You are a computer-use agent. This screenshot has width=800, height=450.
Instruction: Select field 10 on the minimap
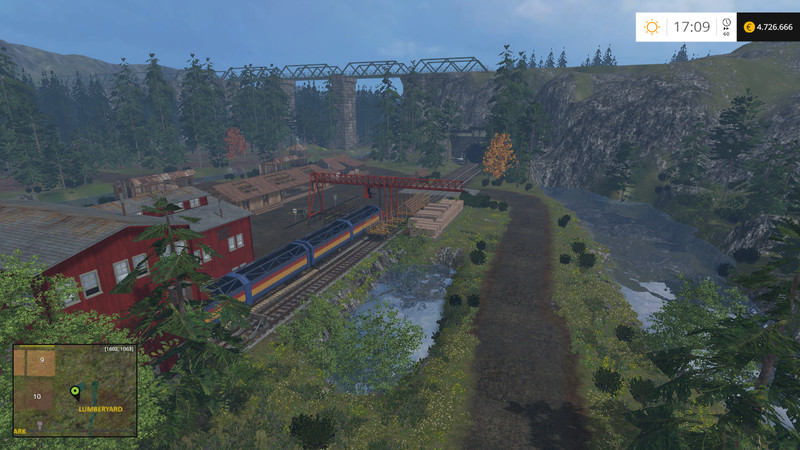coord(37,397)
